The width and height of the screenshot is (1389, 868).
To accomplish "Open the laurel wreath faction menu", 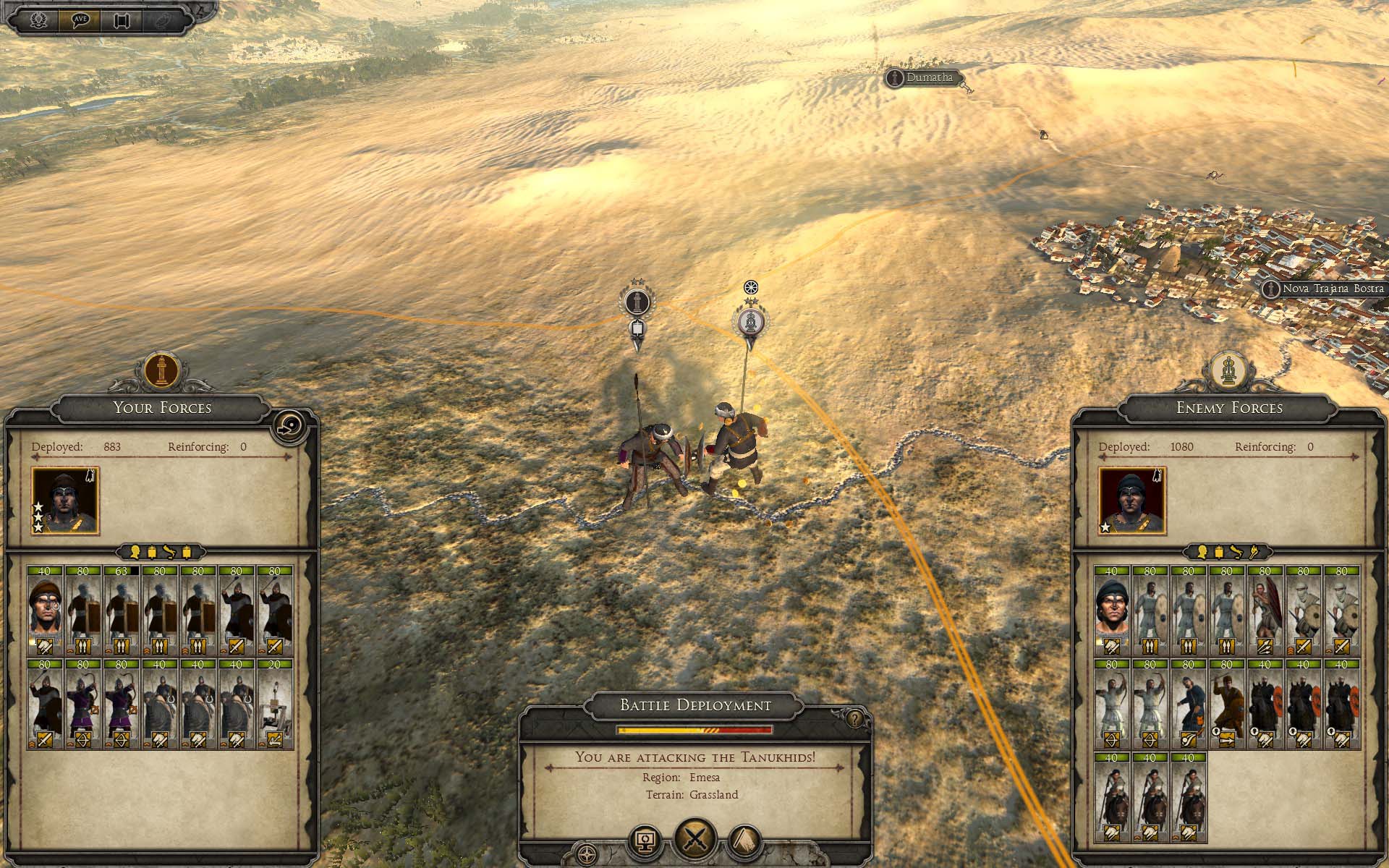I will (38, 20).
